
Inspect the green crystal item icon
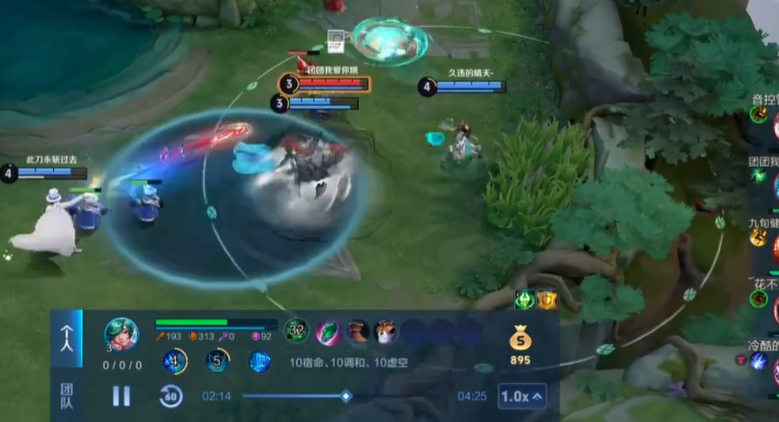[328, 332]
